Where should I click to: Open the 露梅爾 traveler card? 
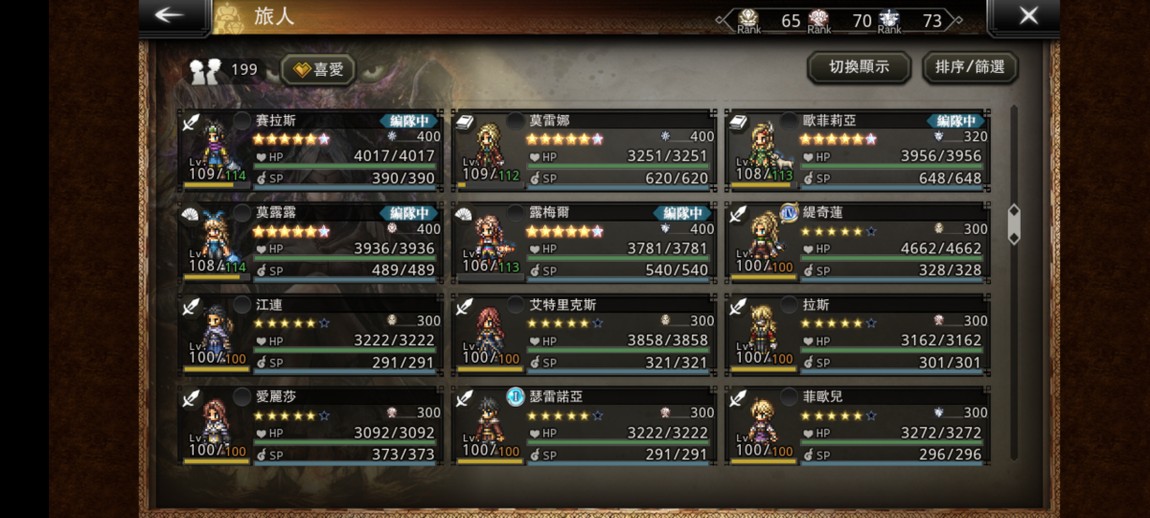coord(584,242)
